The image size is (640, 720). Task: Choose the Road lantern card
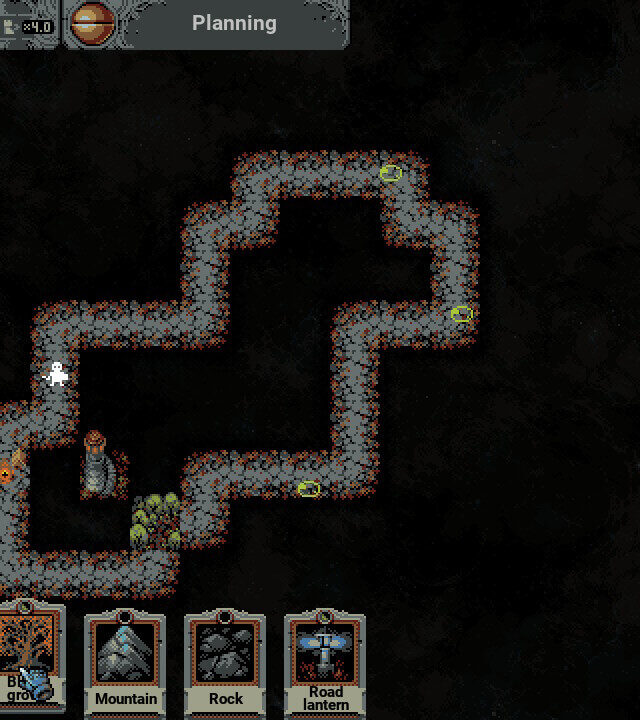tap(325, 662)
